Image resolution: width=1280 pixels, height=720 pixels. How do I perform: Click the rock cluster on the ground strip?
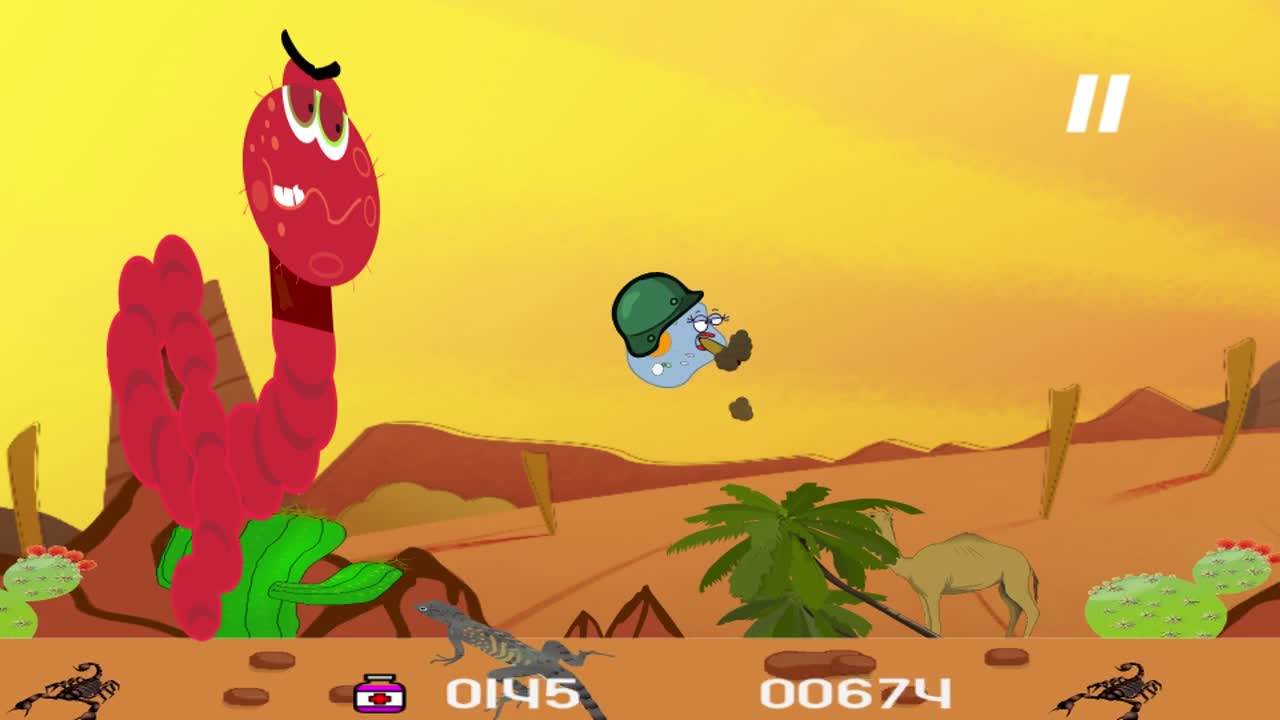[820, 660]
